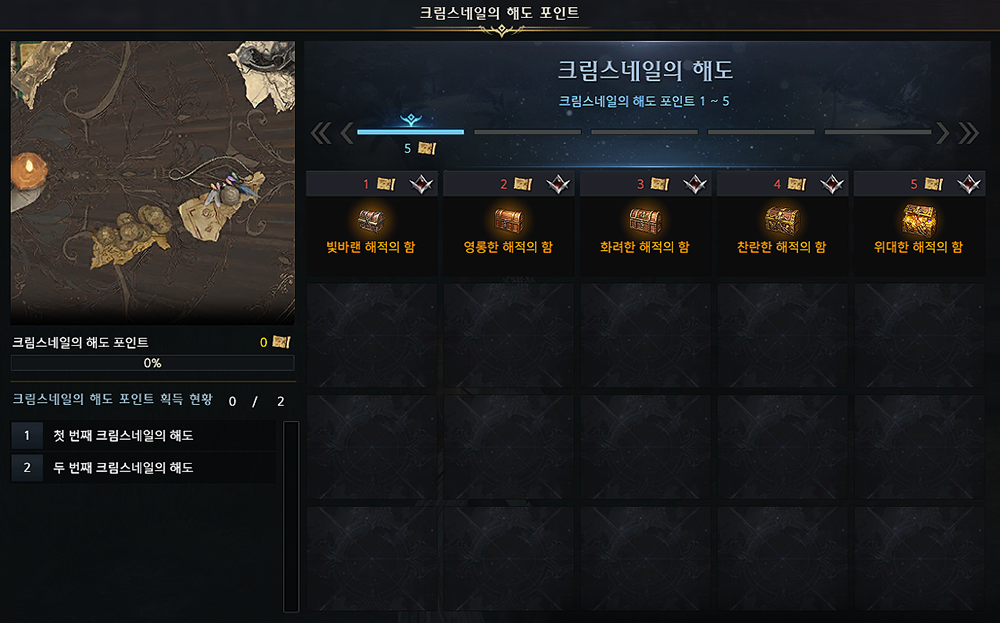
Task: Select the 빛바랜 해적의 함 reward chest
Action: [372, 221]
